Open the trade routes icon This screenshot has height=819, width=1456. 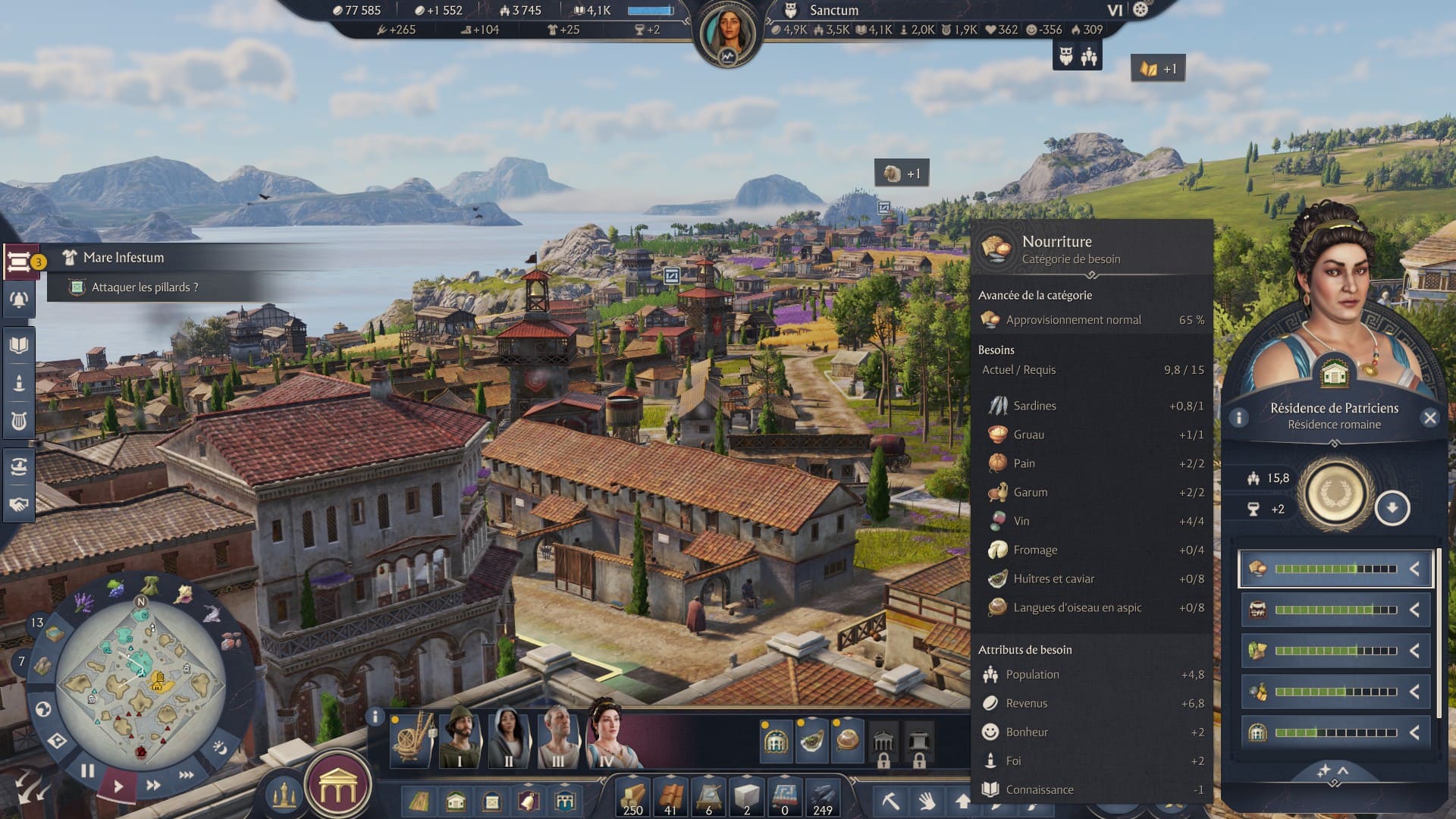coord(19,467)
